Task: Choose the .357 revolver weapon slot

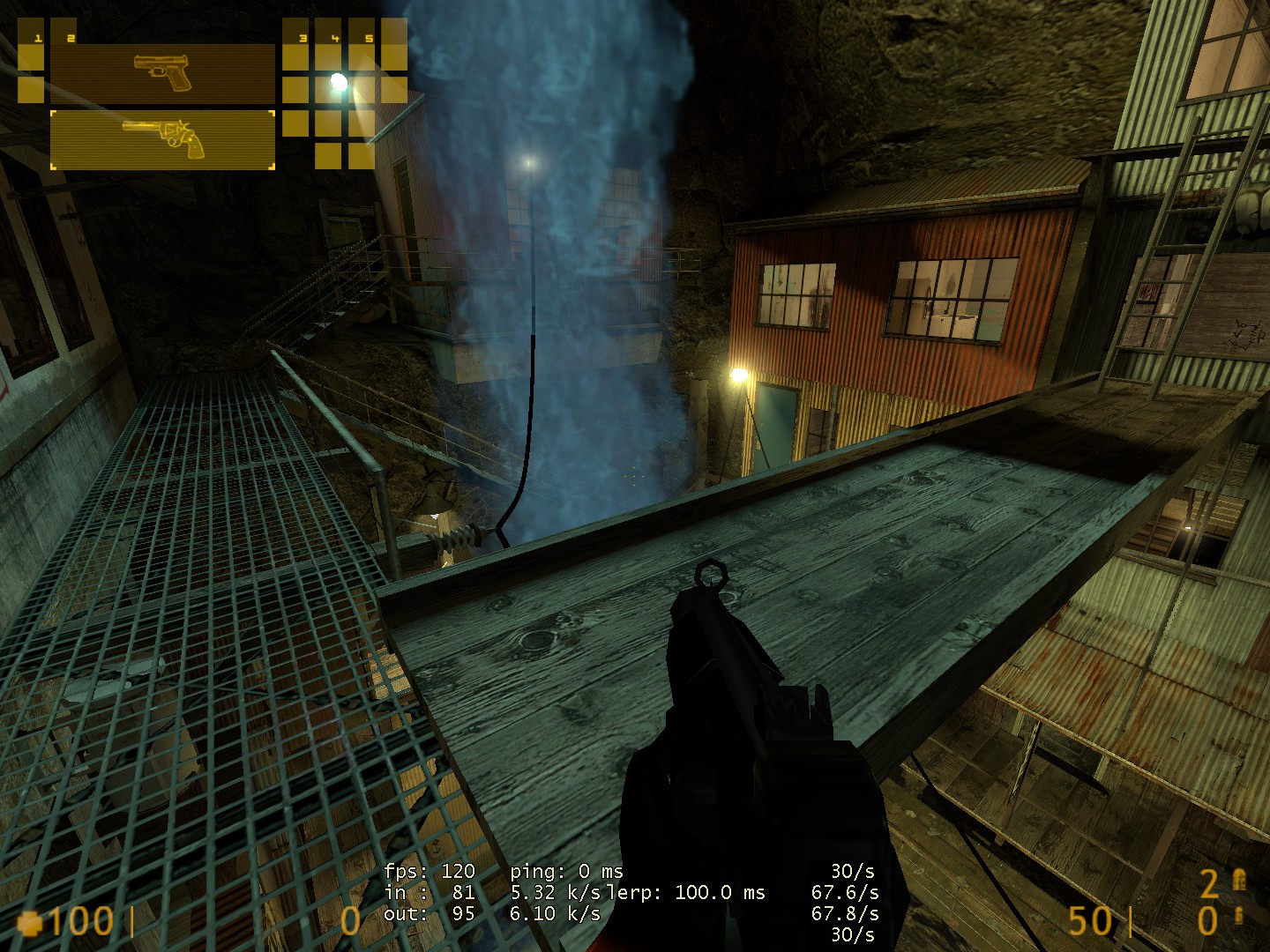Action: pyautogui.click(x=162, y=138)
